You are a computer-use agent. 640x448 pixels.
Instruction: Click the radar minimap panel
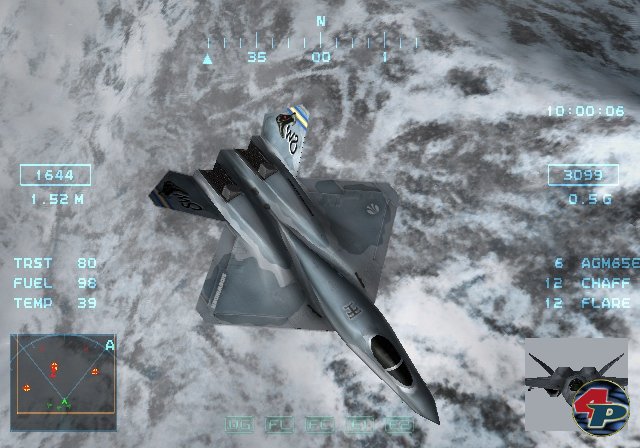pos(63,374)
